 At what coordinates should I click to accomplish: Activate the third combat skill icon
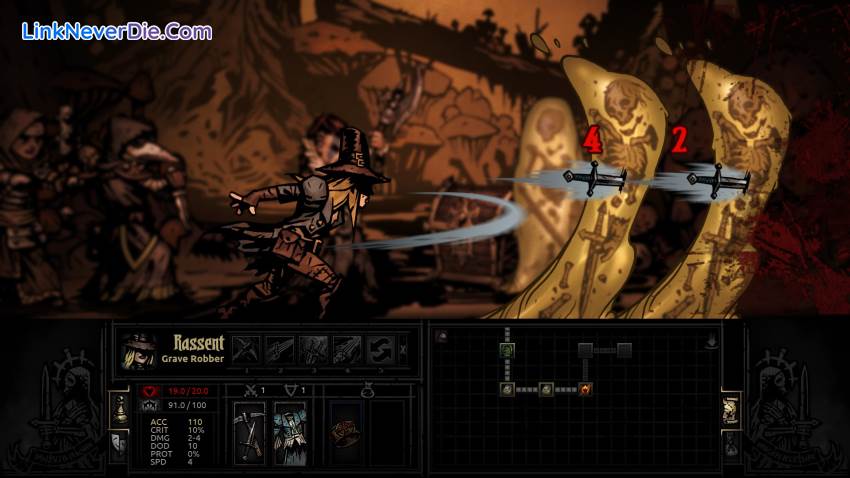(313, 349)
